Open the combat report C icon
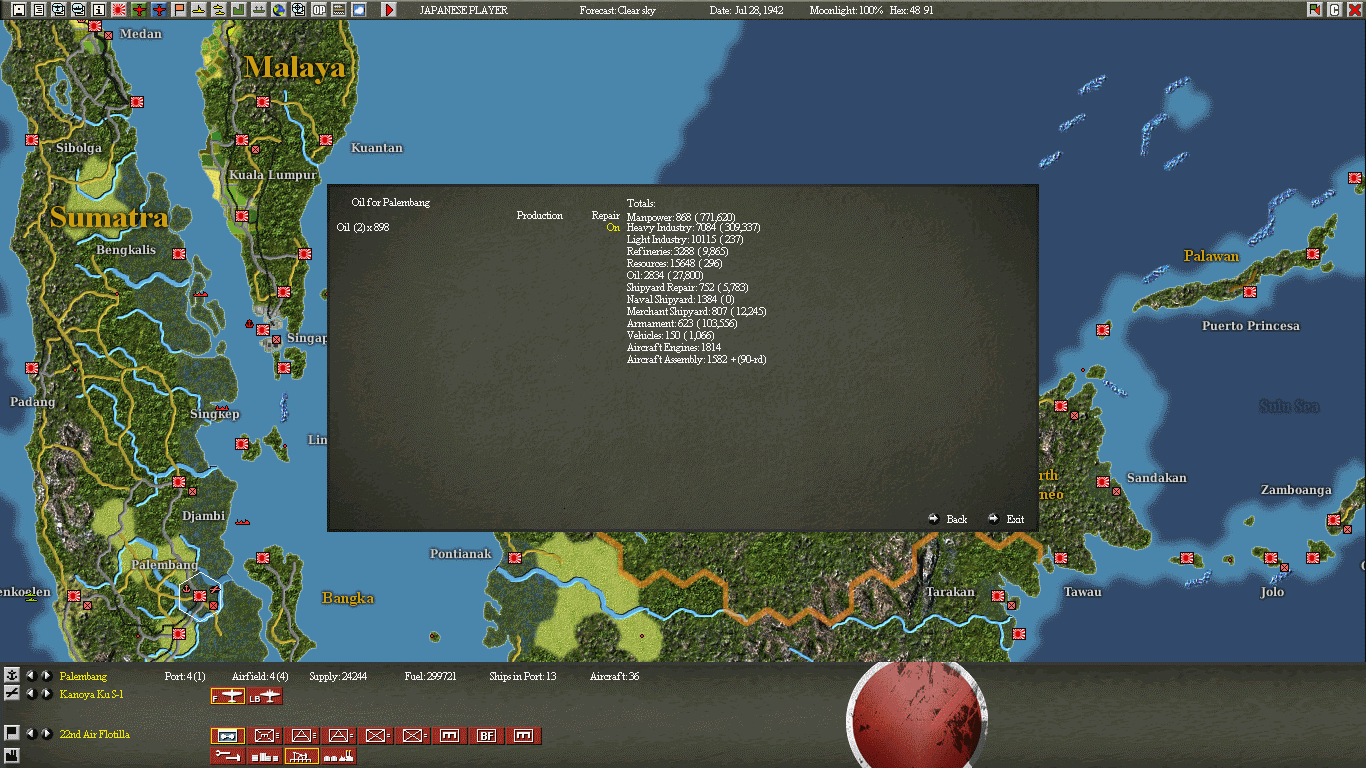The width and height of the screenshot is (1366, 768). coord(1334,10)
